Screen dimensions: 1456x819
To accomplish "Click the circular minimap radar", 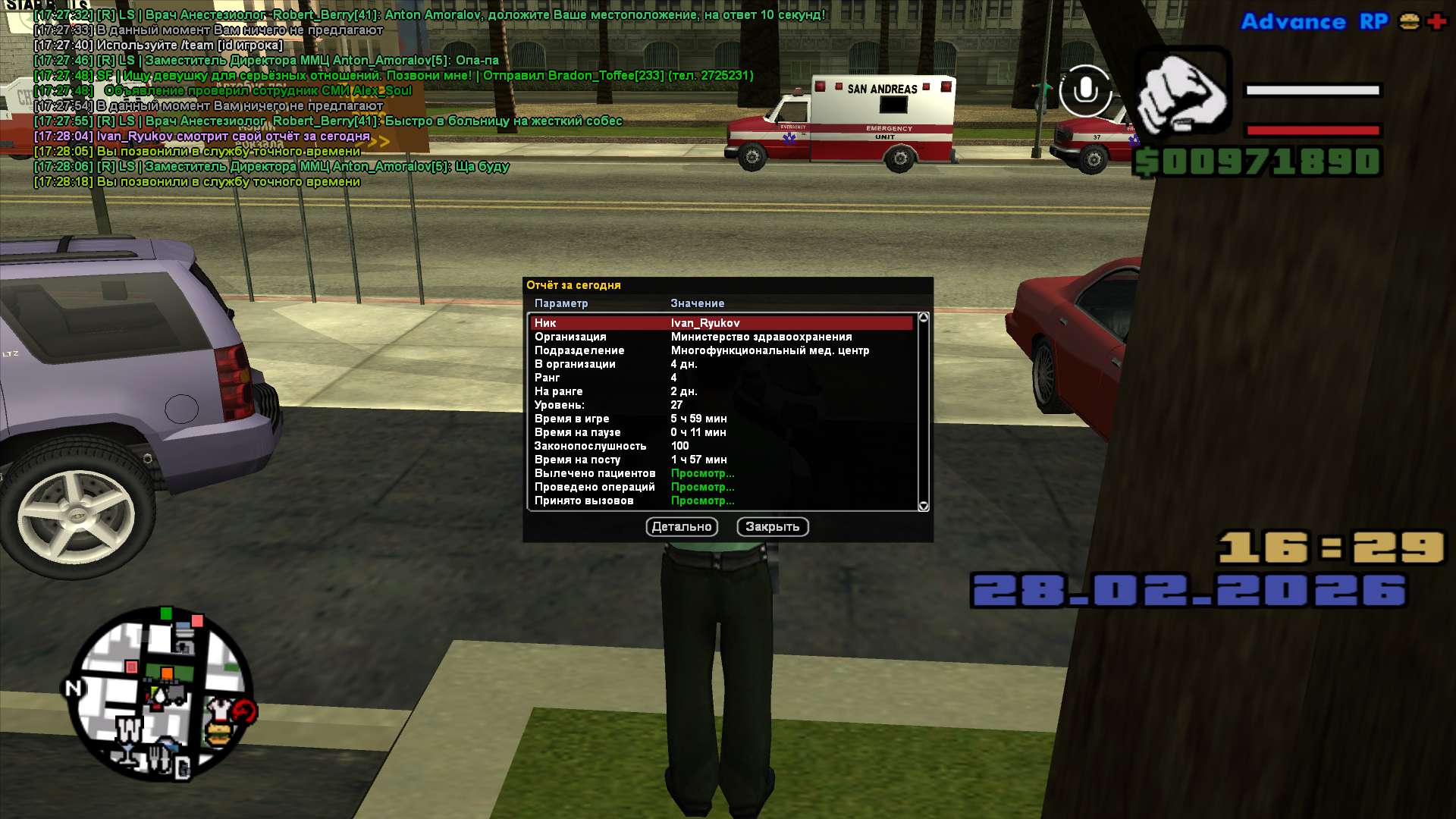I will 162,694.
